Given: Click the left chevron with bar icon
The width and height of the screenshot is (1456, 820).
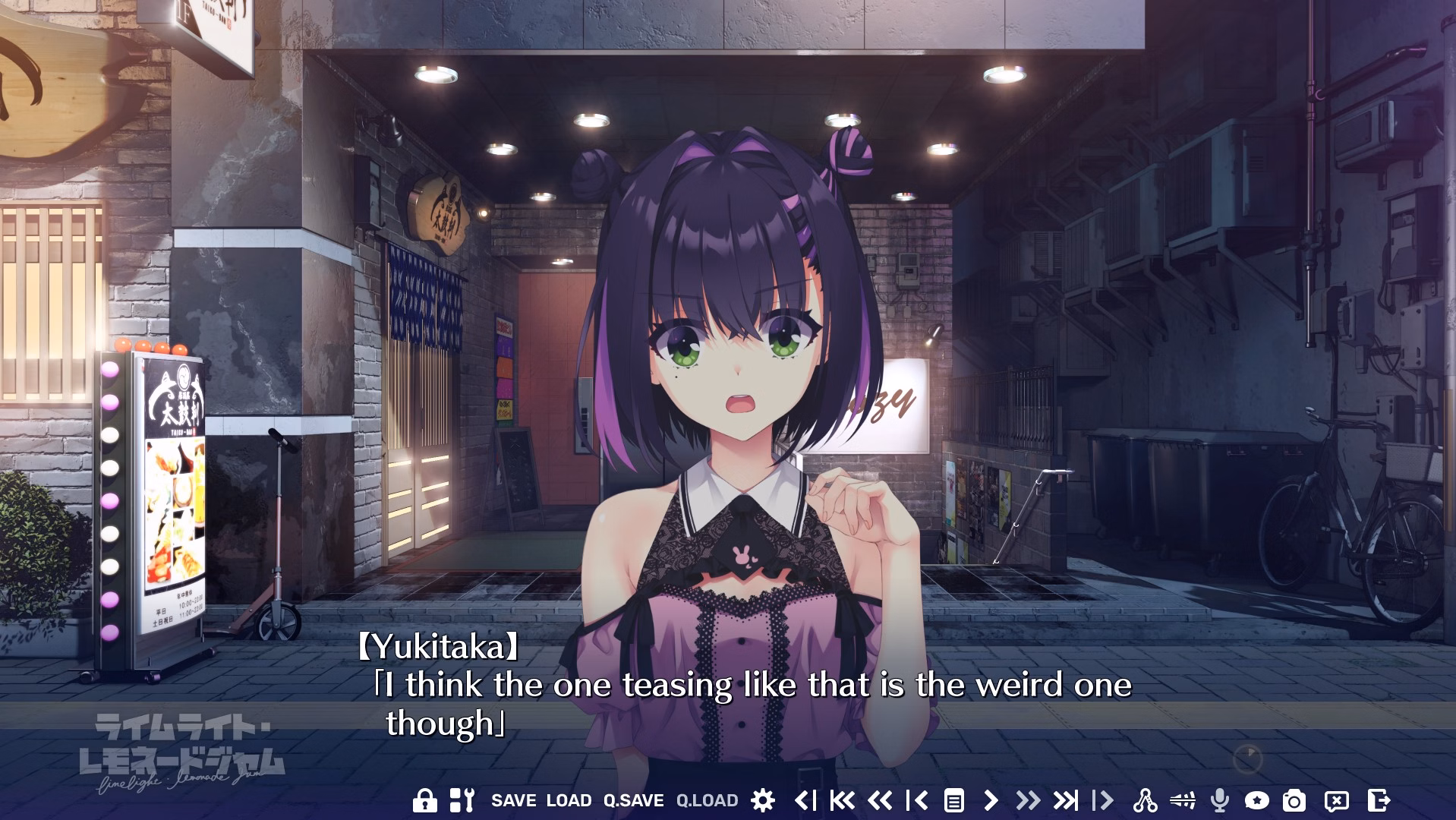Looking at the screenshot, I should pyautogui.click(x=805, y=800).
